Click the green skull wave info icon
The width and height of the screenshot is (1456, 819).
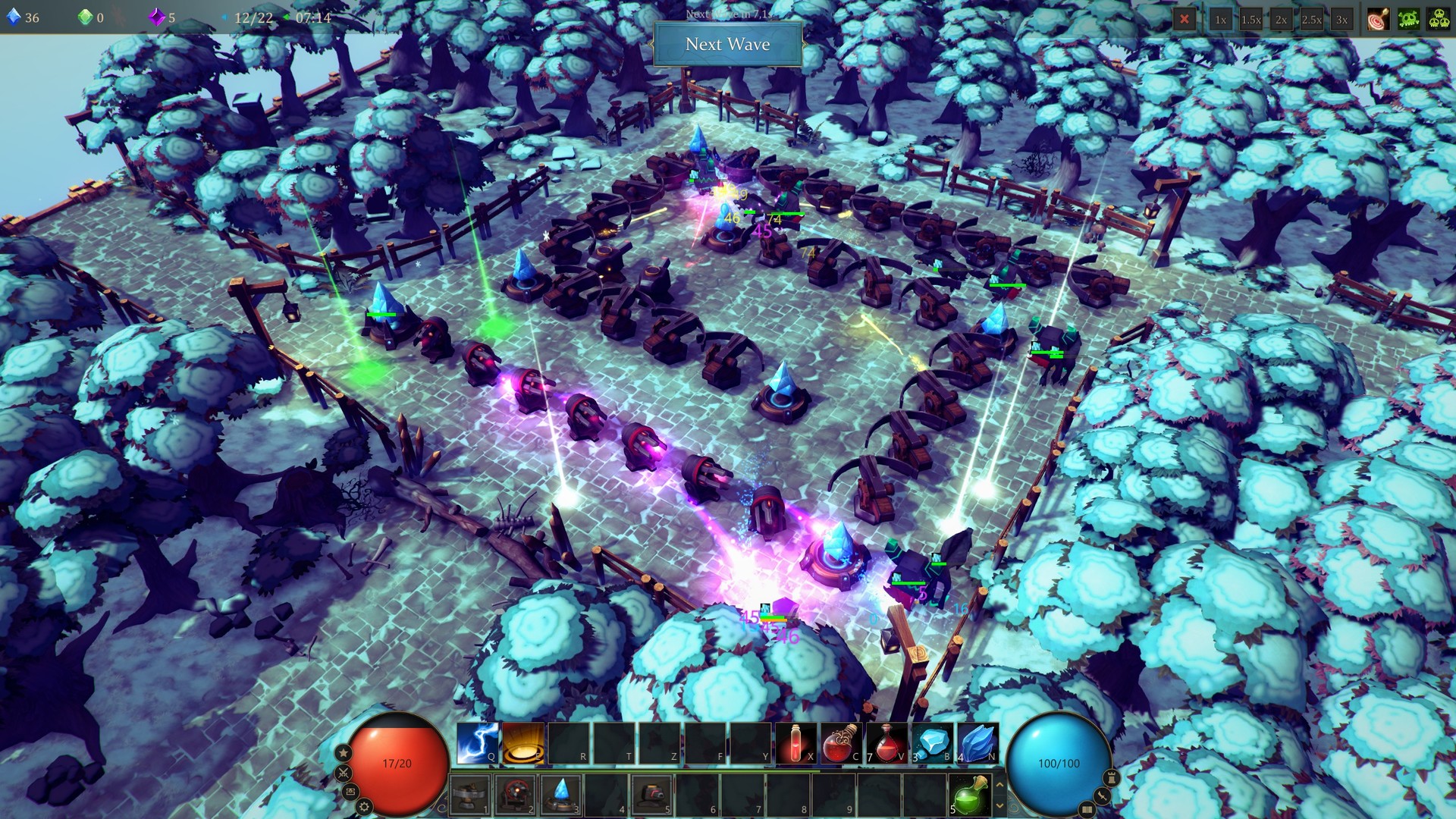tap(1408, 20)
